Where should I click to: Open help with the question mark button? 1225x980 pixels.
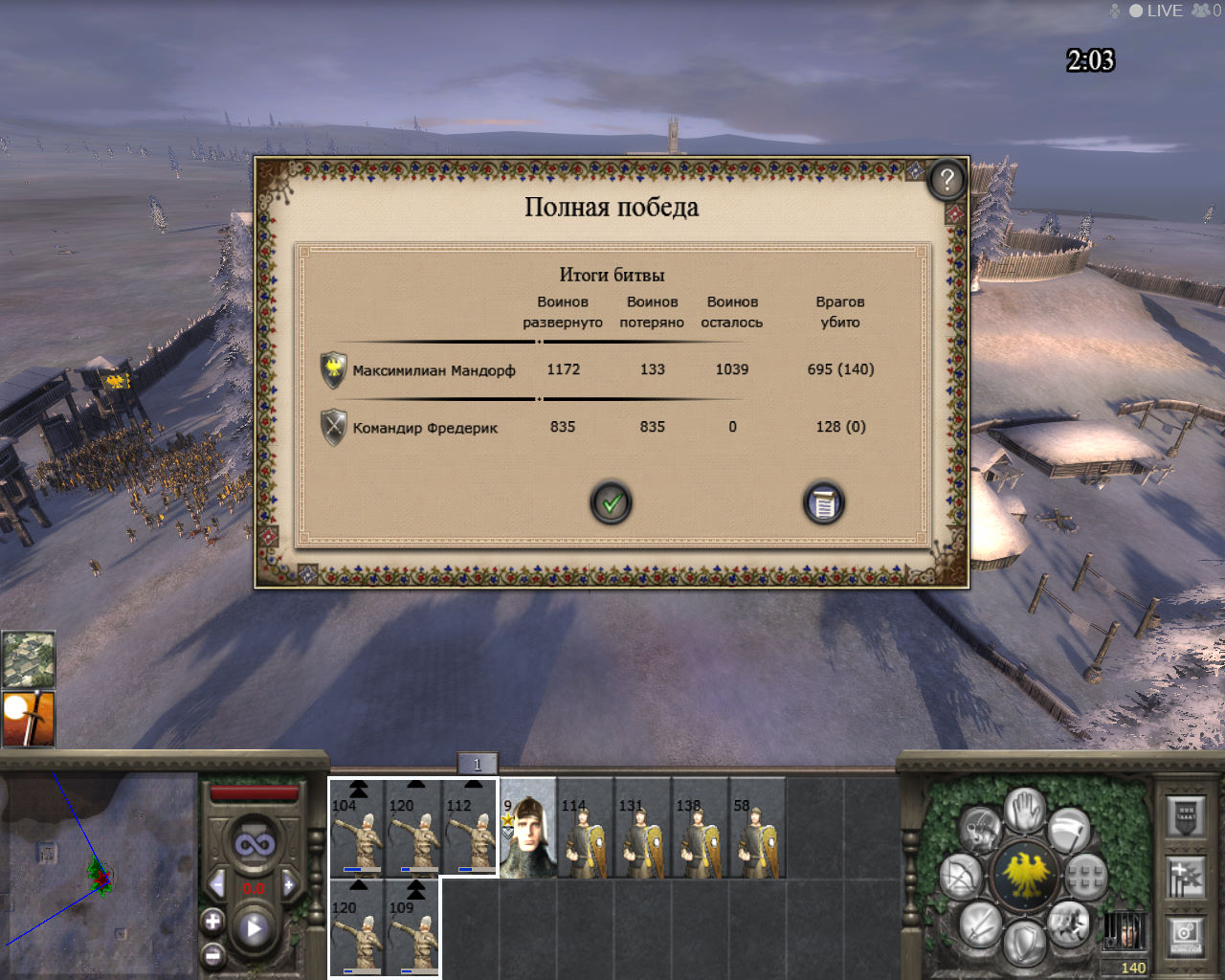coord(946,180)
